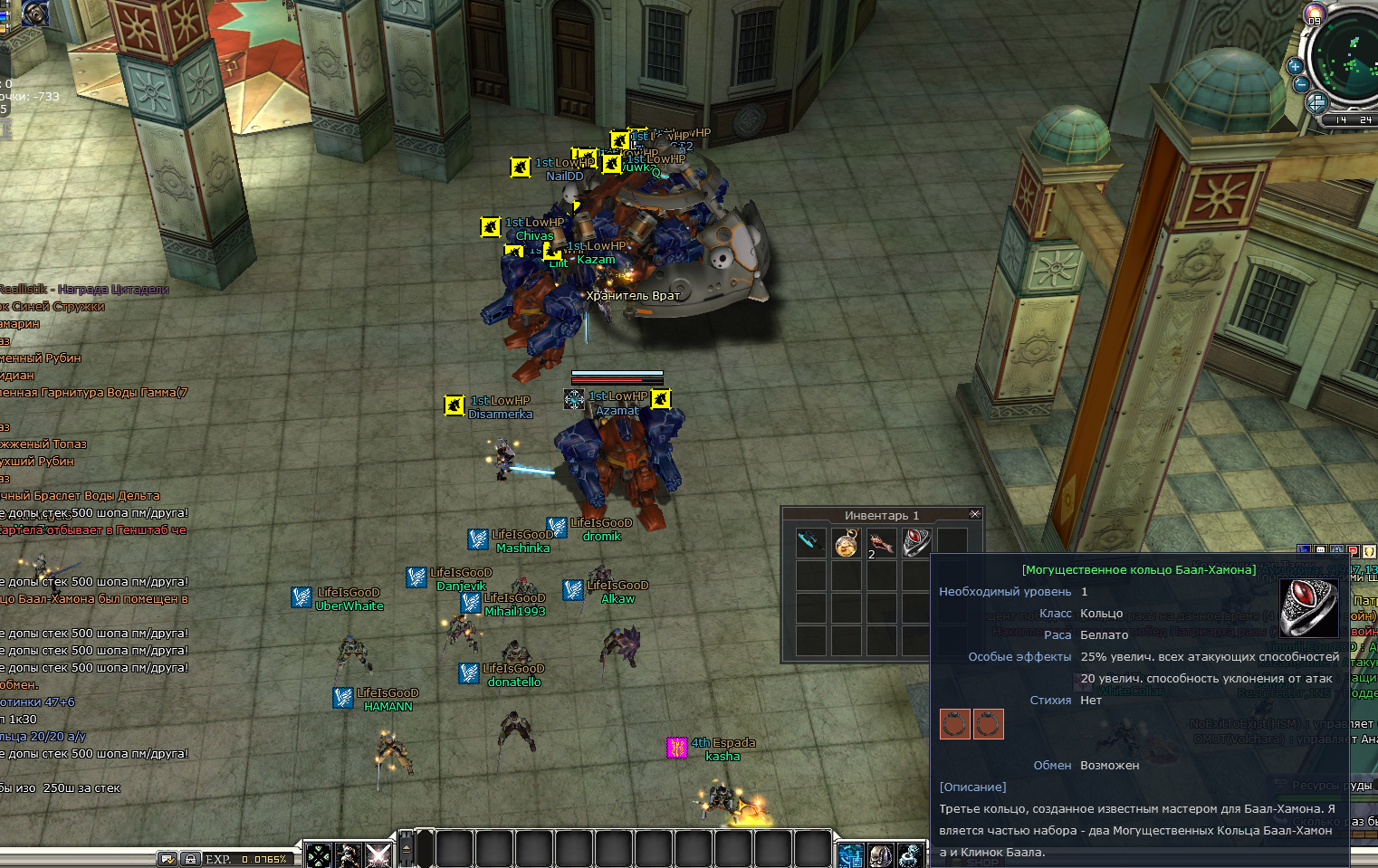Open the gear settings icon

pos(911,854)
